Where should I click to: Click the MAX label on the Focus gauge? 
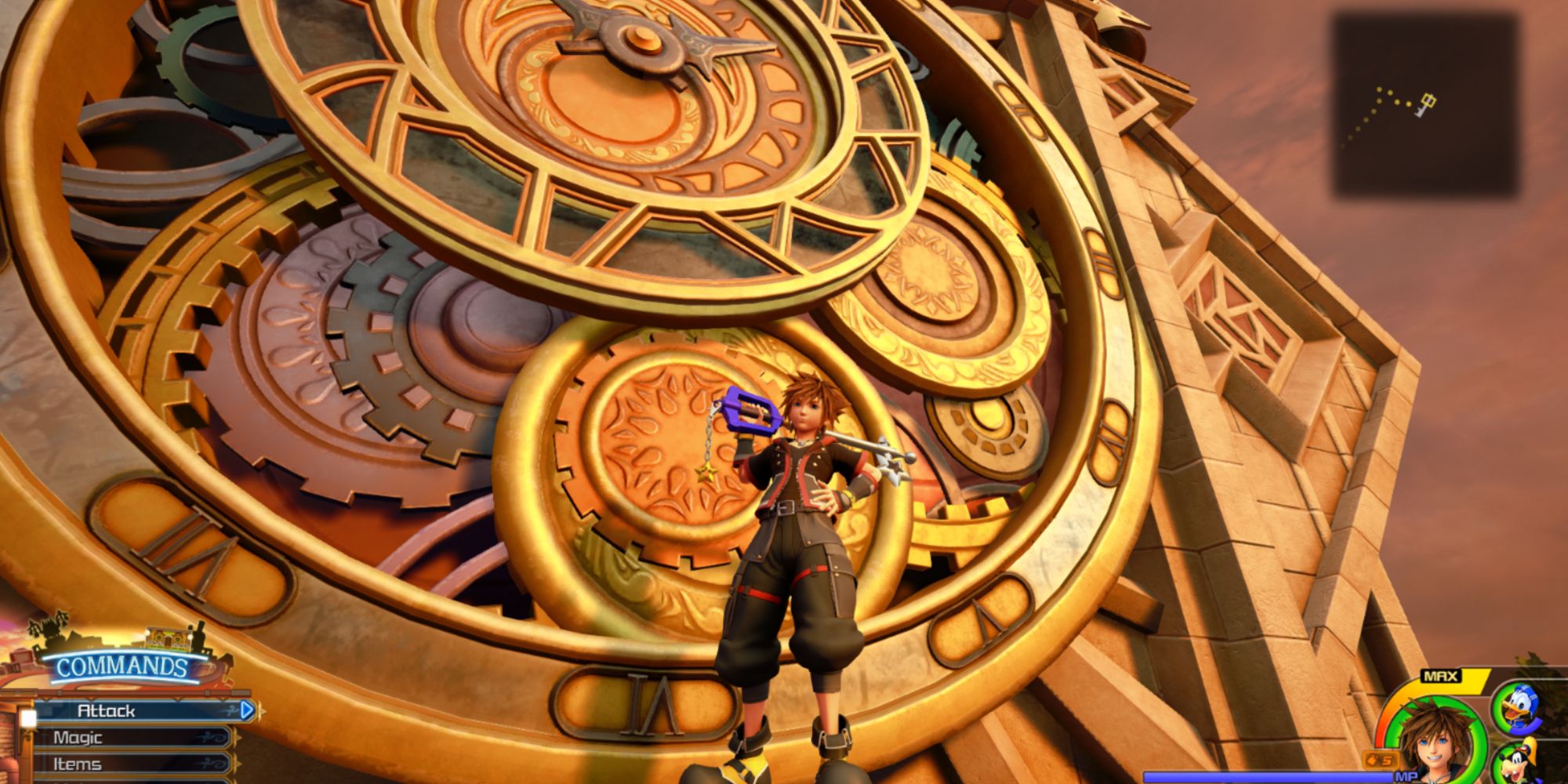point(1441,676)
